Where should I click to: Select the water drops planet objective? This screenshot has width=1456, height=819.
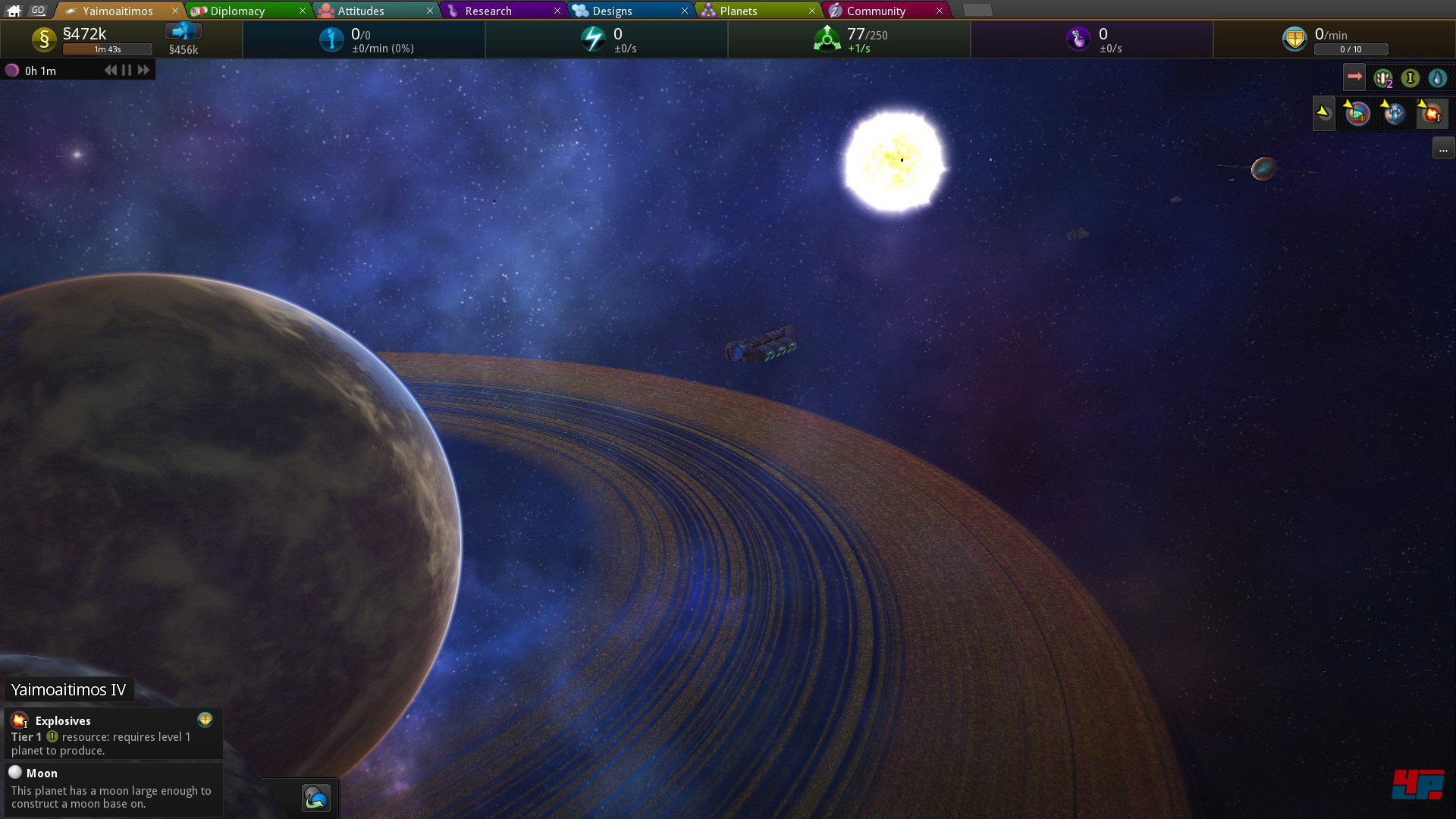1394,114
